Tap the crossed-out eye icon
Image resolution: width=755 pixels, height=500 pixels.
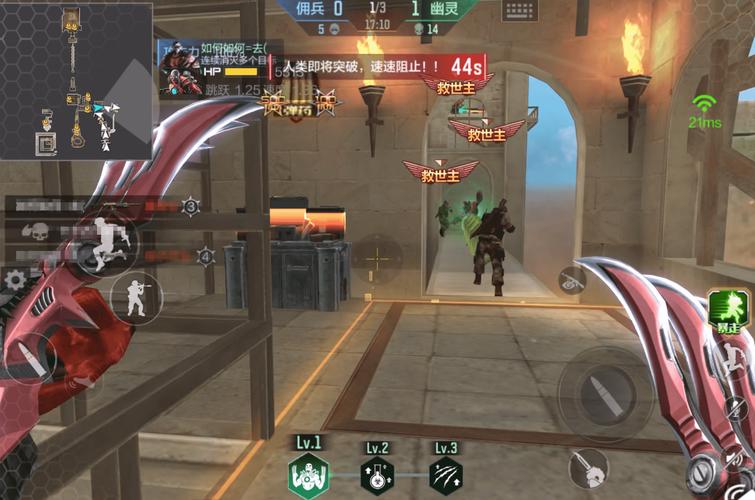(571, 282)
